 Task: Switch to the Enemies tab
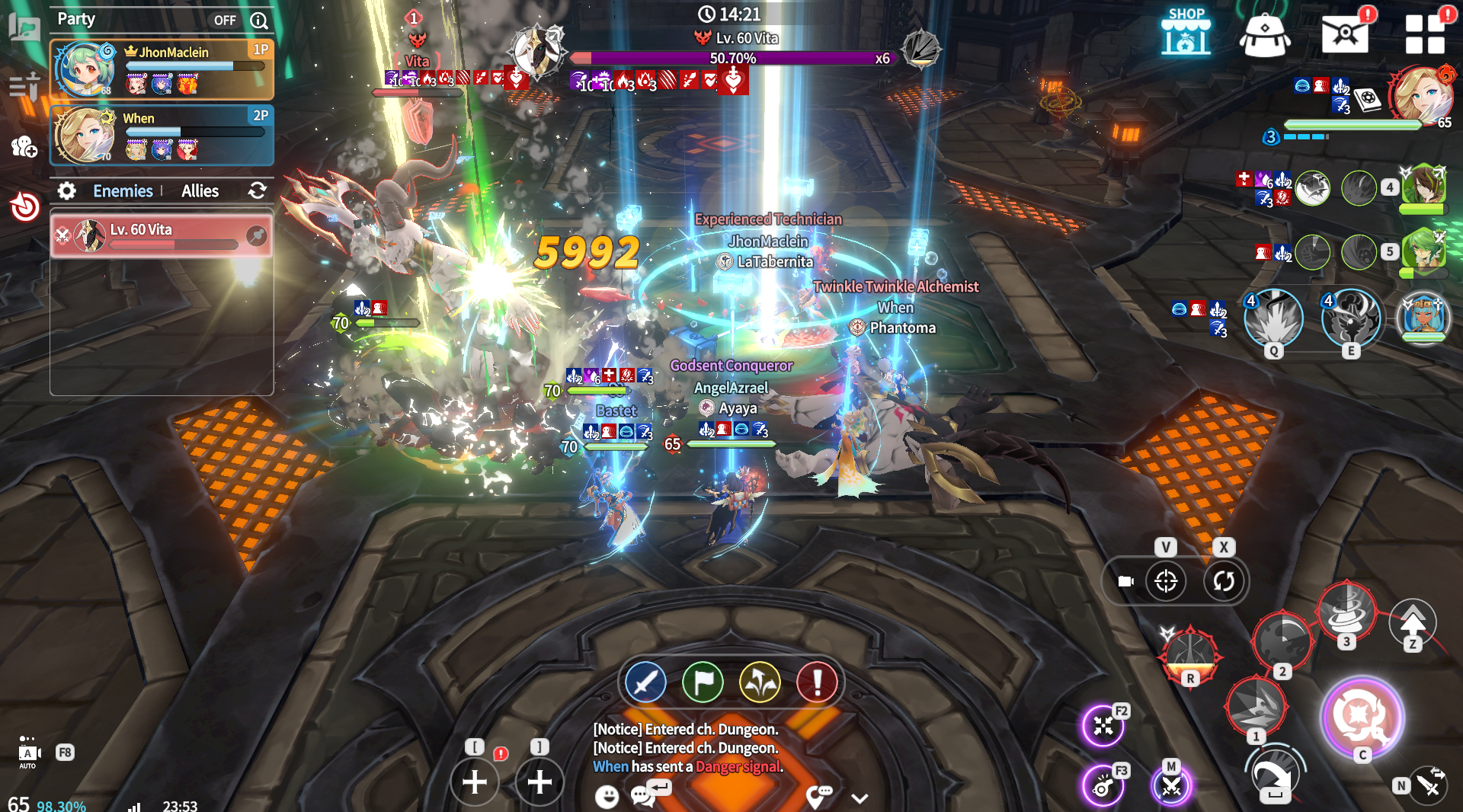click(x=123, y=191)
